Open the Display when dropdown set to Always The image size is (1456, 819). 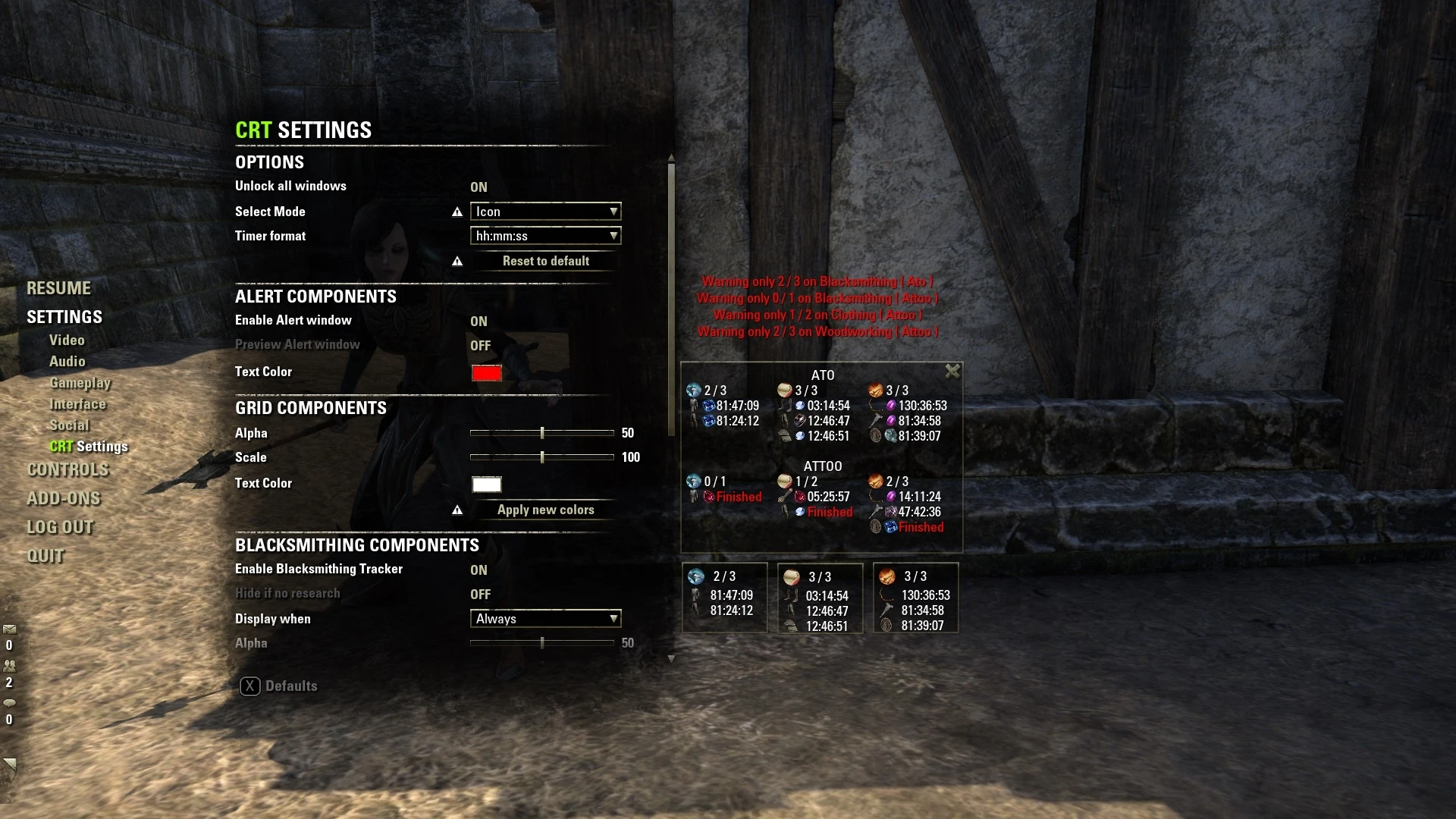[545, 619]
